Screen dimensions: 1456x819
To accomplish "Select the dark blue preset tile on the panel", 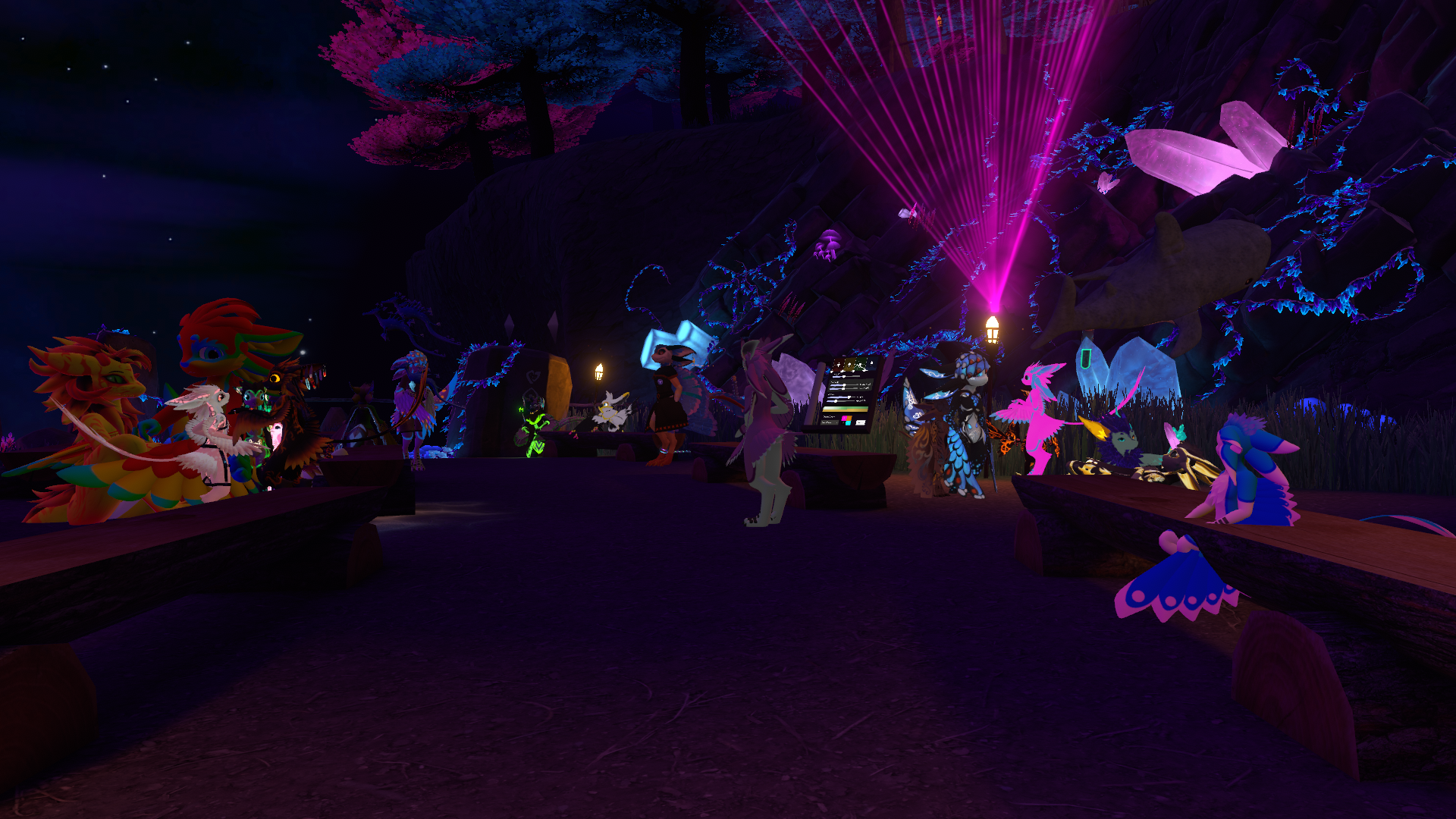I will point(871,363).
